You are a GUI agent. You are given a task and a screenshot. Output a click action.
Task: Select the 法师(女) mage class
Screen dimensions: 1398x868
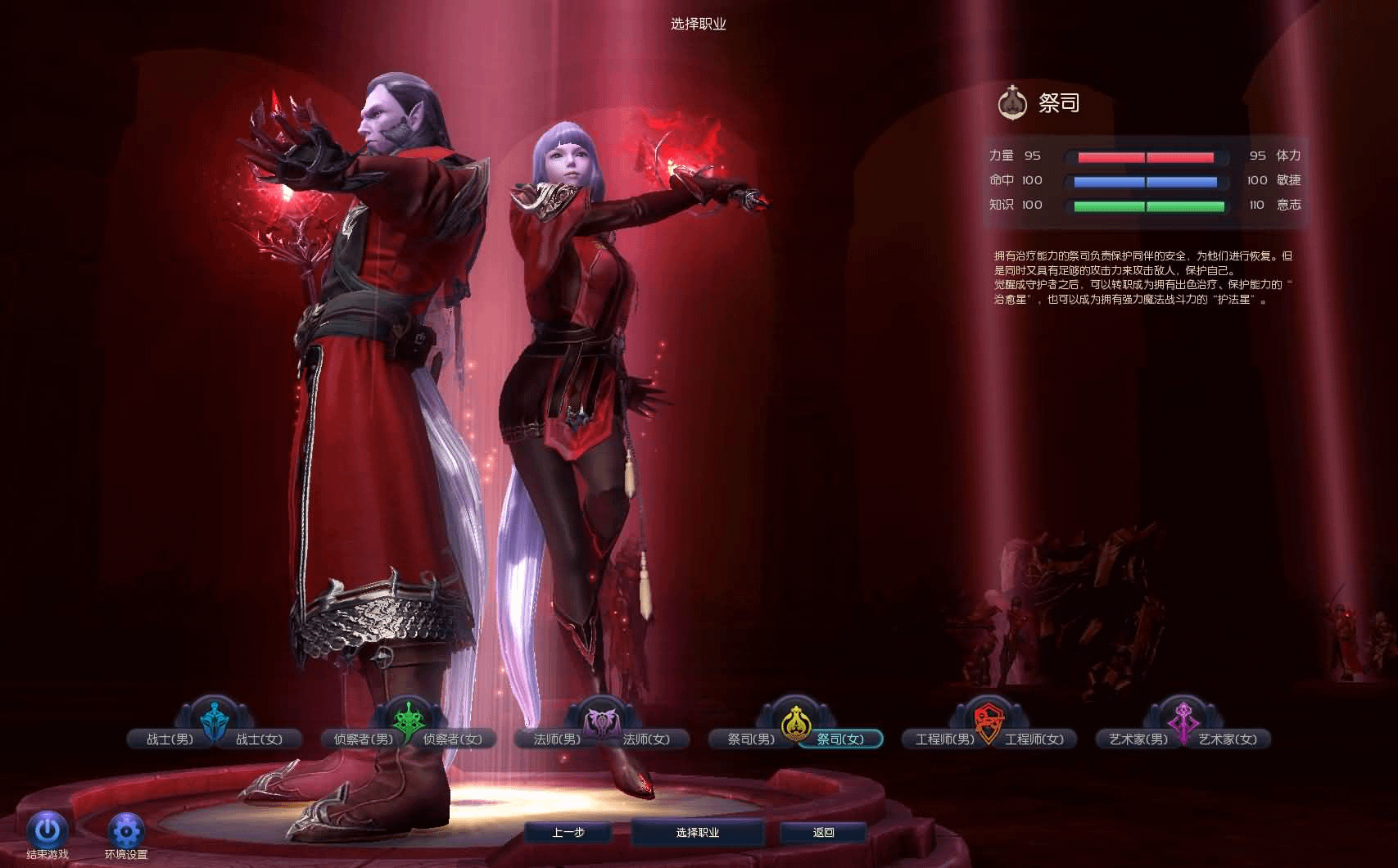(x=647, y=739)
